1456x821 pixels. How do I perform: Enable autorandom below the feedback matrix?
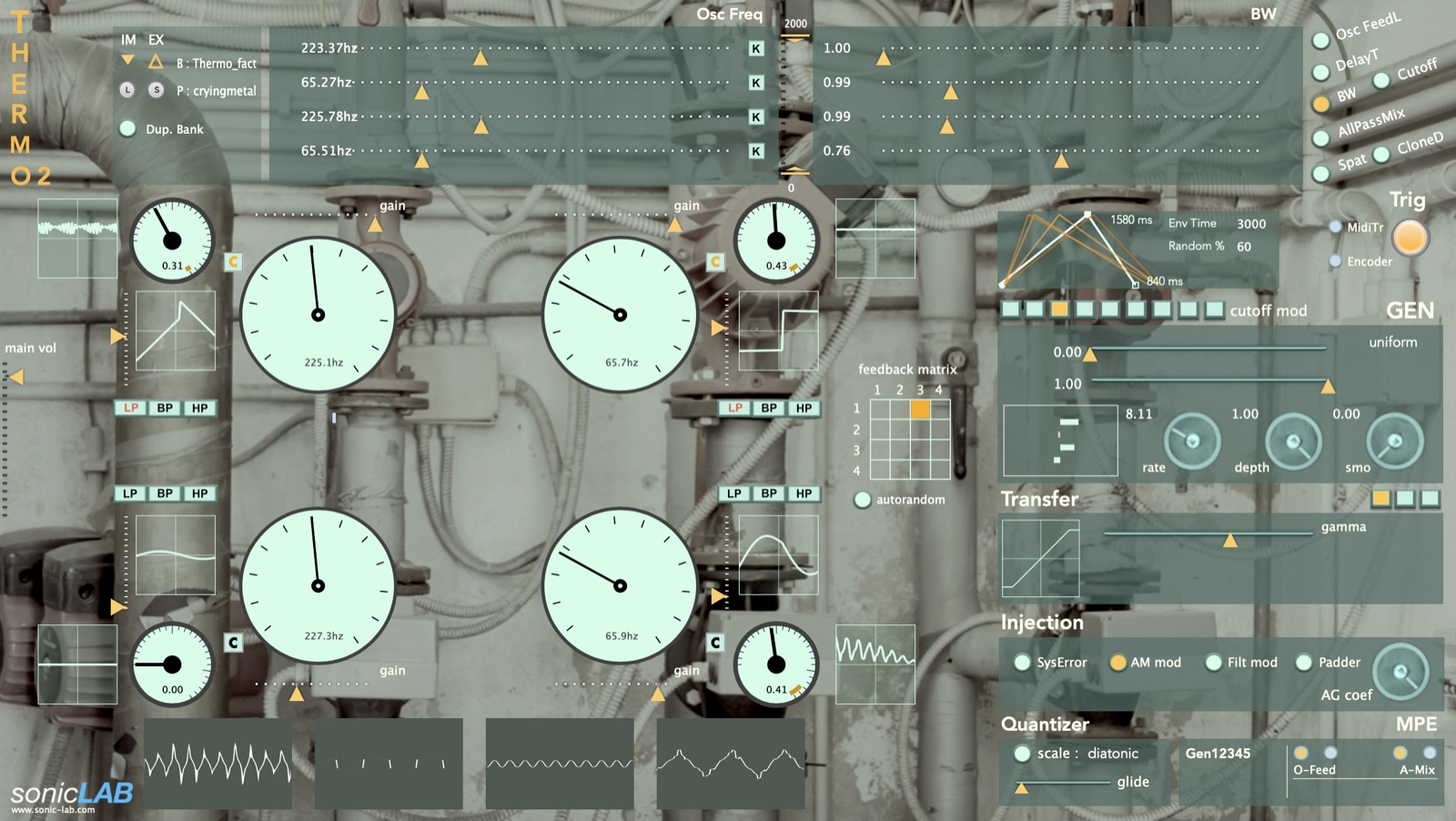point(861,500)
